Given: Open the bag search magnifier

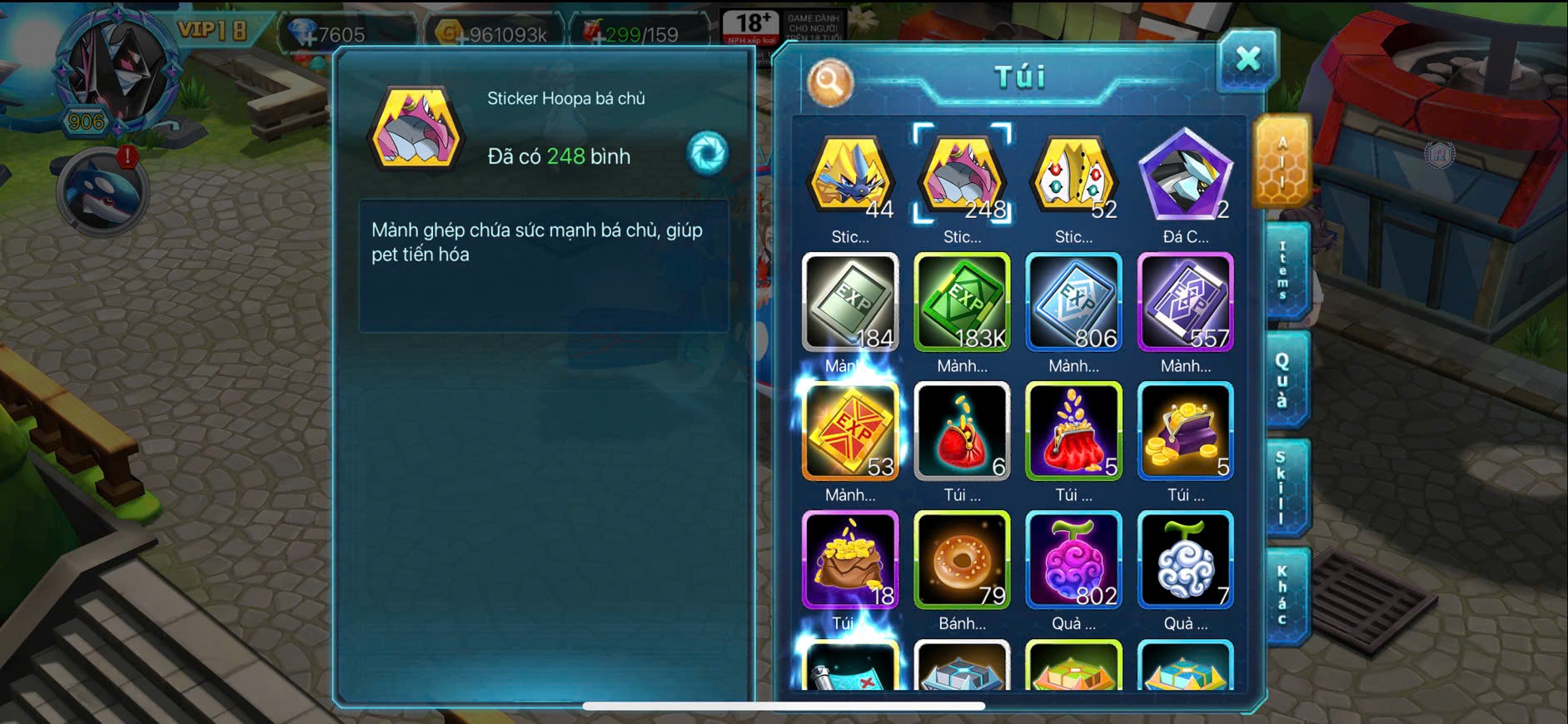Looking at the screenshot, I should click(x=829, y=82).
